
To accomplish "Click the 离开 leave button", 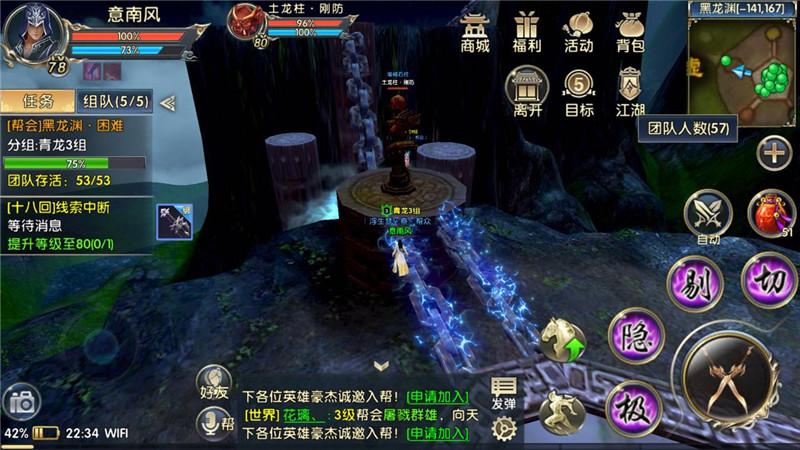I will (527, 91).
